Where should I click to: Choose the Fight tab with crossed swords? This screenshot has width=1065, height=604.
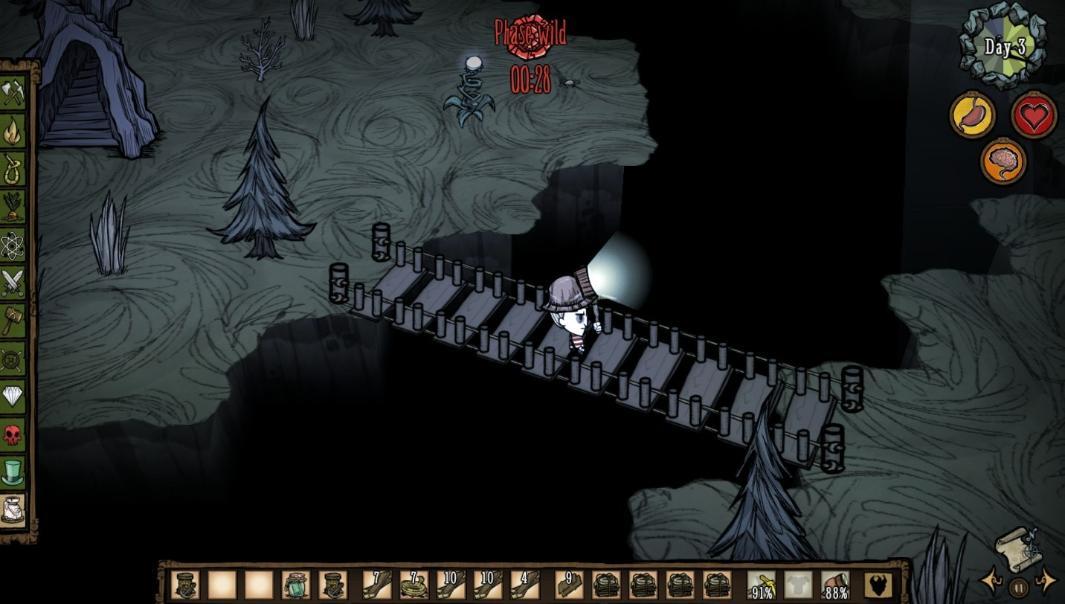13,281
